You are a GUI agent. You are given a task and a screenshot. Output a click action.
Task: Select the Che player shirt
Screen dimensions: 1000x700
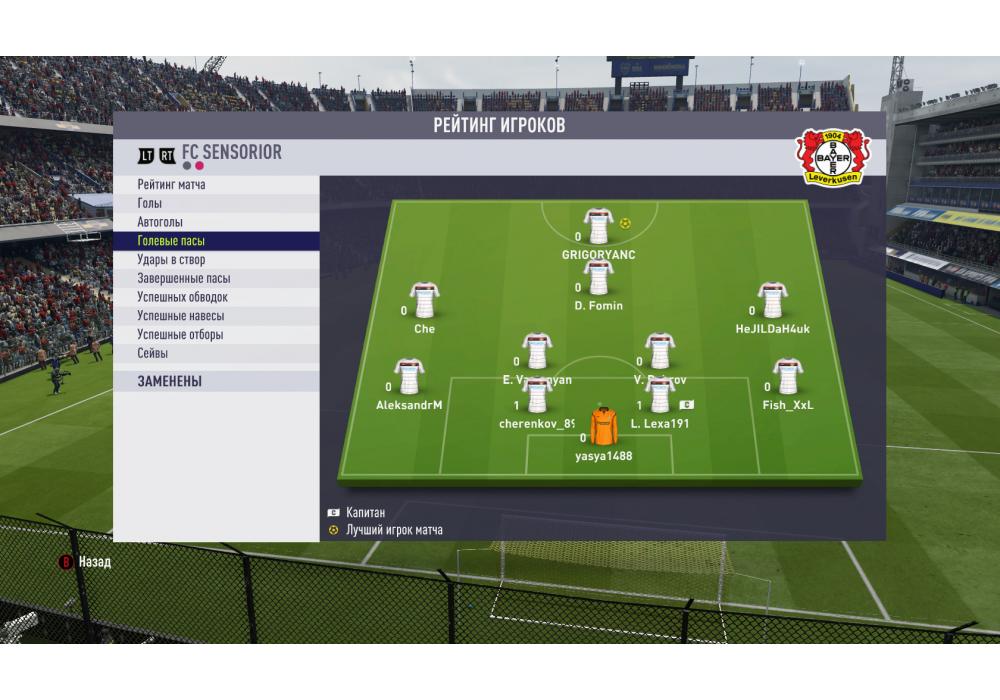point(424,301)
